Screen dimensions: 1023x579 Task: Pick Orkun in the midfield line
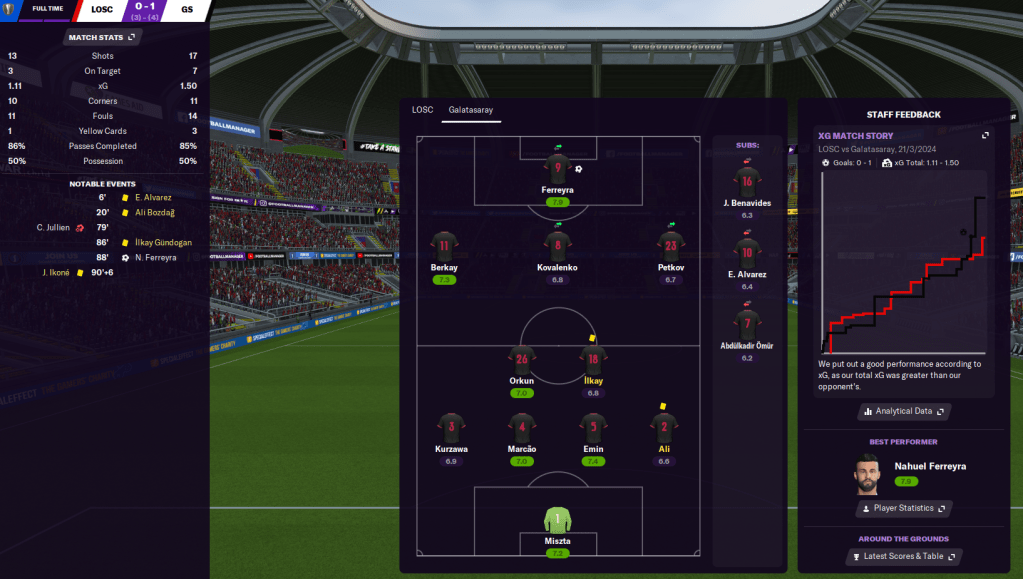[x=521, y=360]
